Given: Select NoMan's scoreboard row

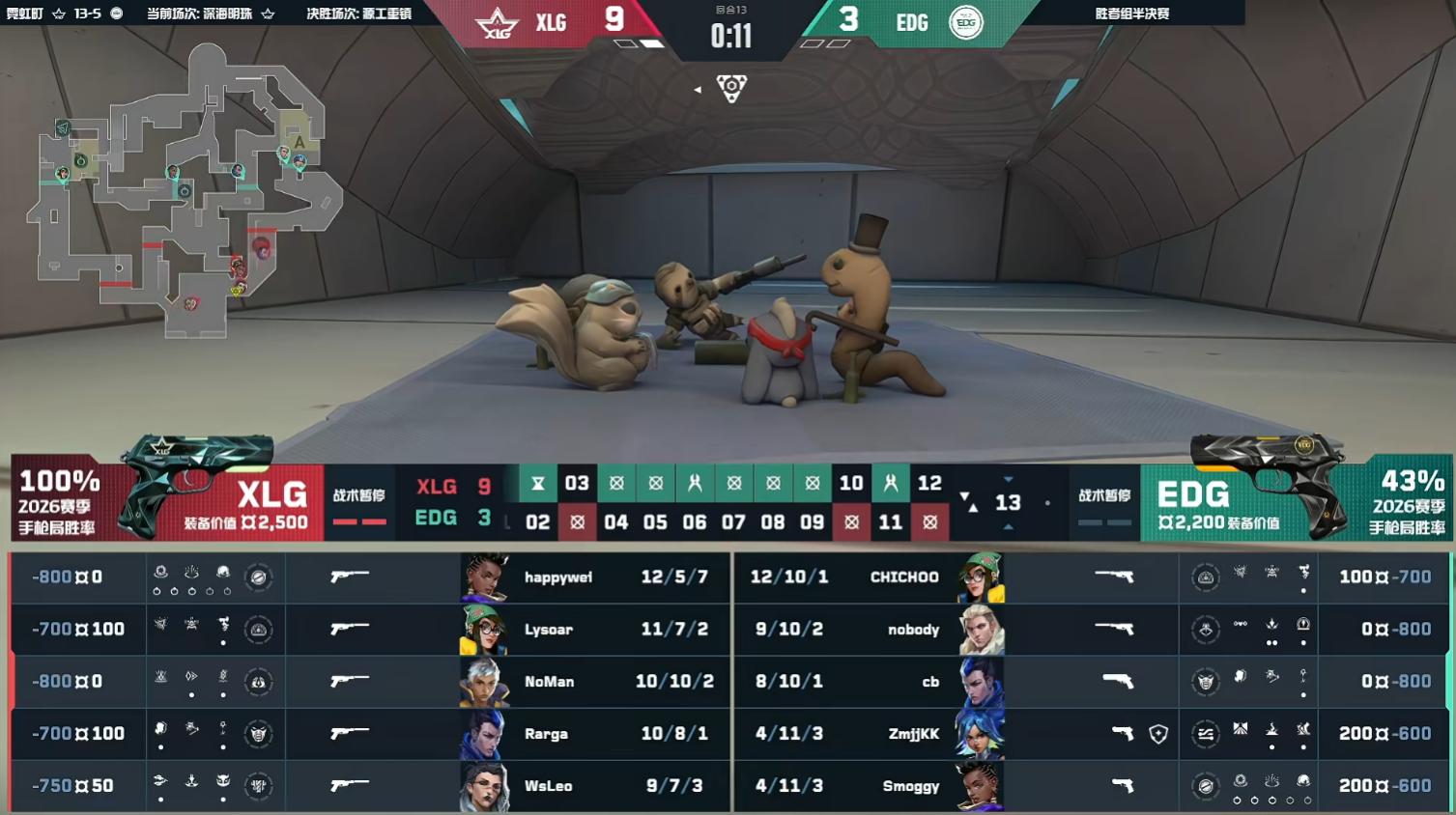Looking at the screenshot, I should coord(550,682).
